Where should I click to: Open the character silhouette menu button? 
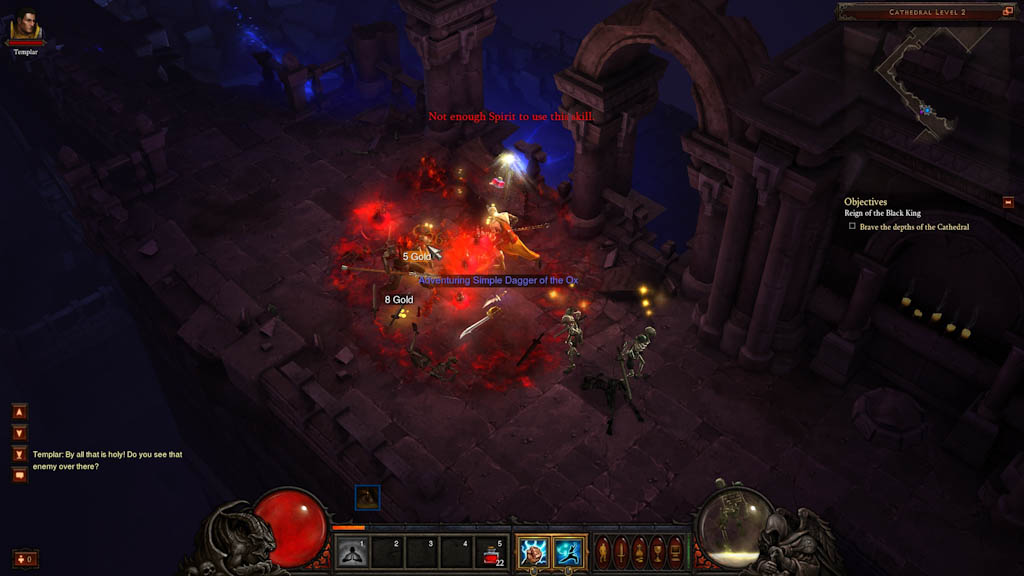603,551
